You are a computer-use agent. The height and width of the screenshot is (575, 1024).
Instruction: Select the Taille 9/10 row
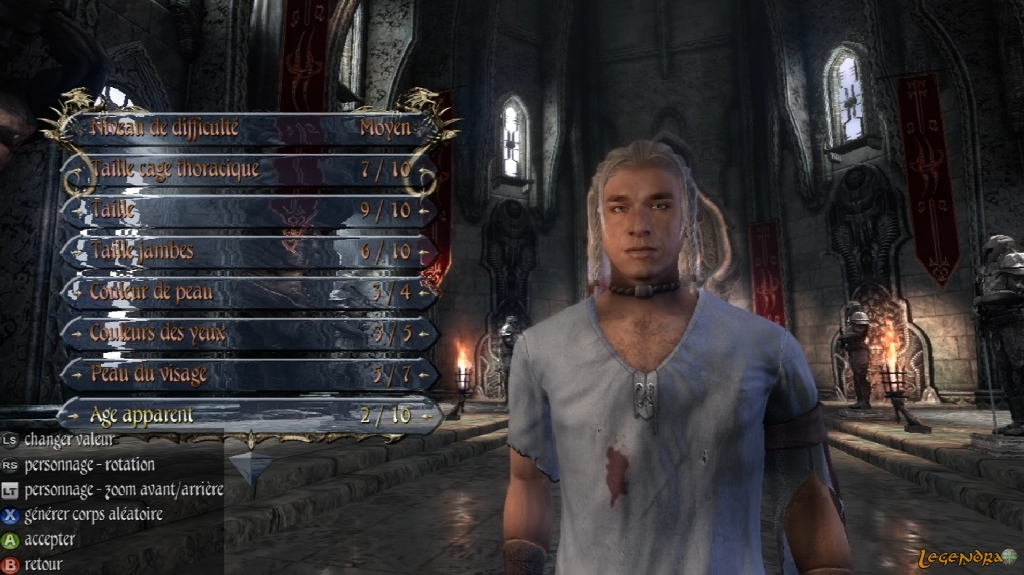[x=250, y=210]
